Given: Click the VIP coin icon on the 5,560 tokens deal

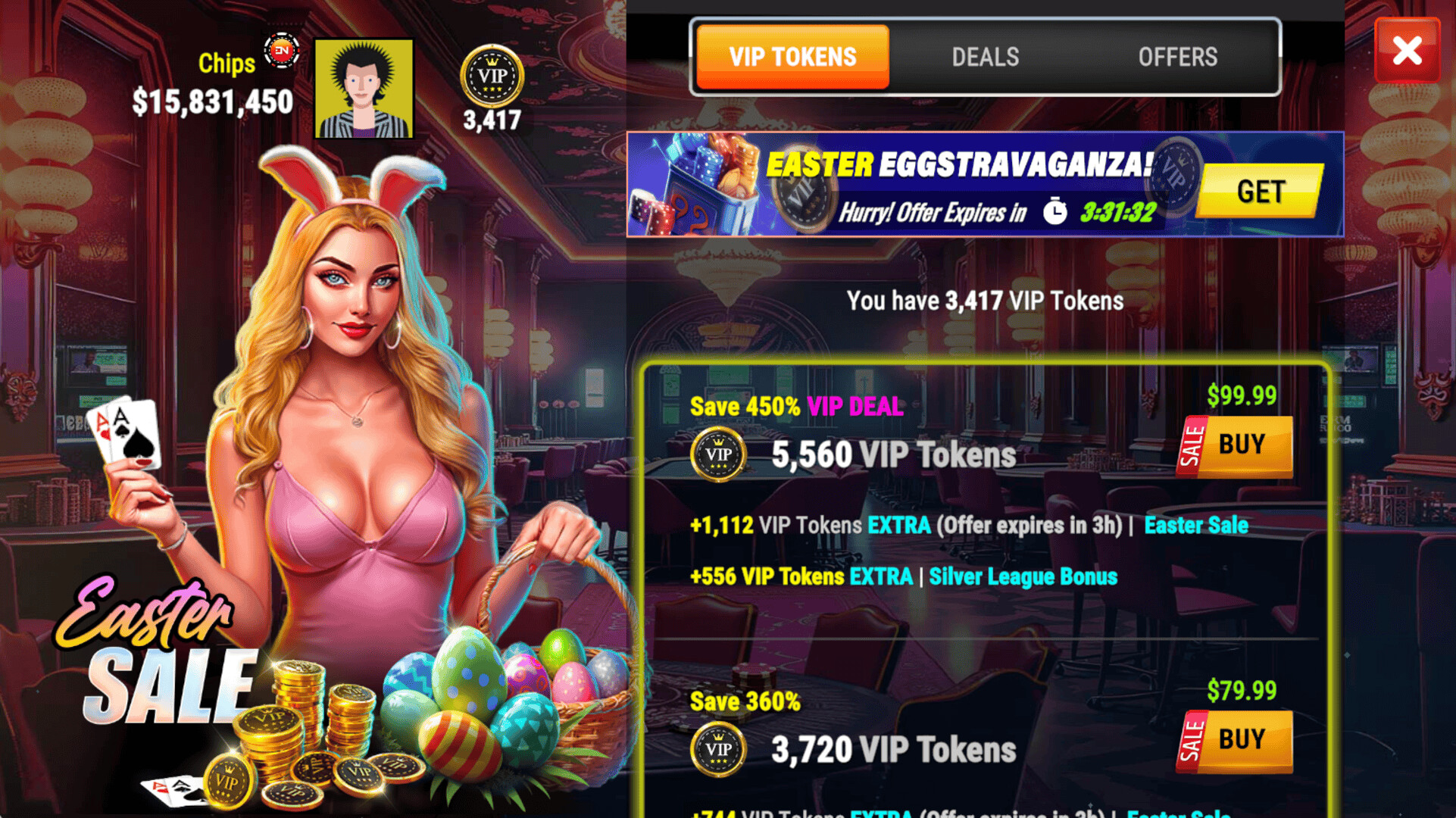Looking at the screenshot, I should [x=718, y=454].
